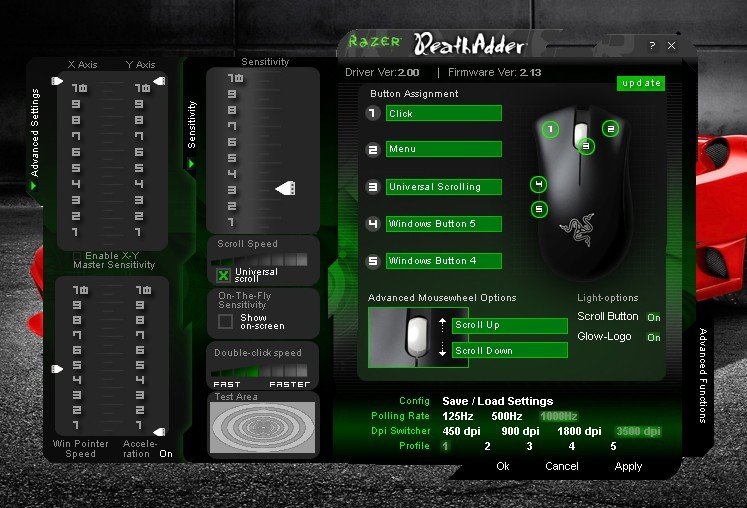747x508 pixels.
Task: Set polling rate to 500Hz
Action: pos(506,416)
